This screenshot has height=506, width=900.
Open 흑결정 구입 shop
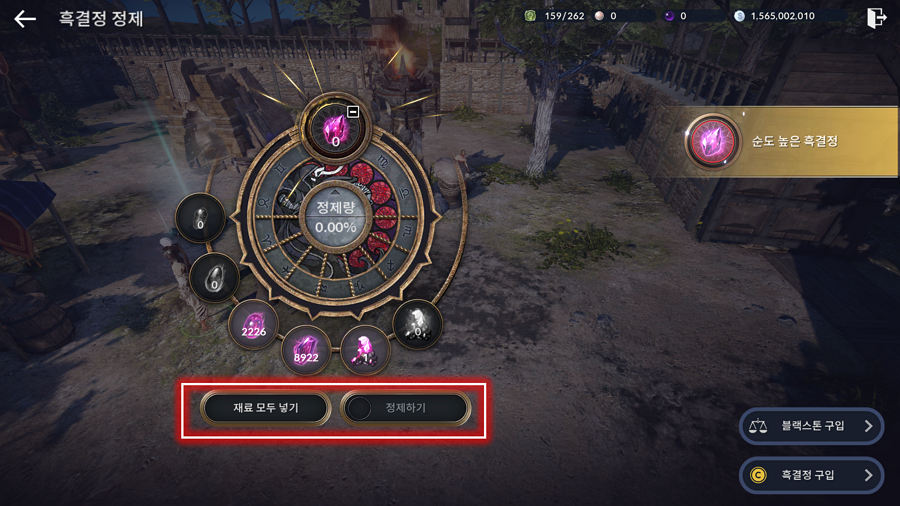tap(811, 475)
